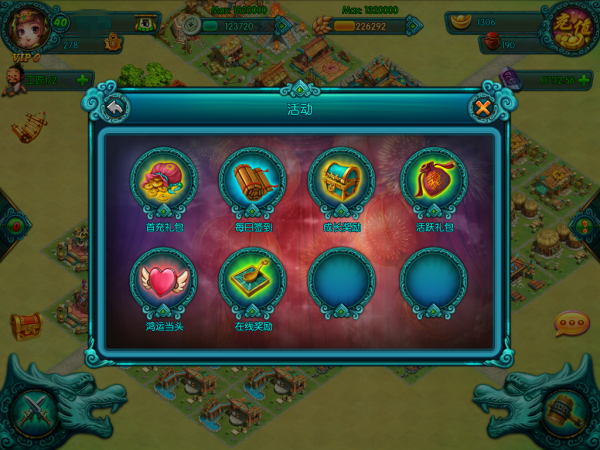Tap the crossed swords battle button
The height and width of the screenshot is (450, 600).
(35, 411)
